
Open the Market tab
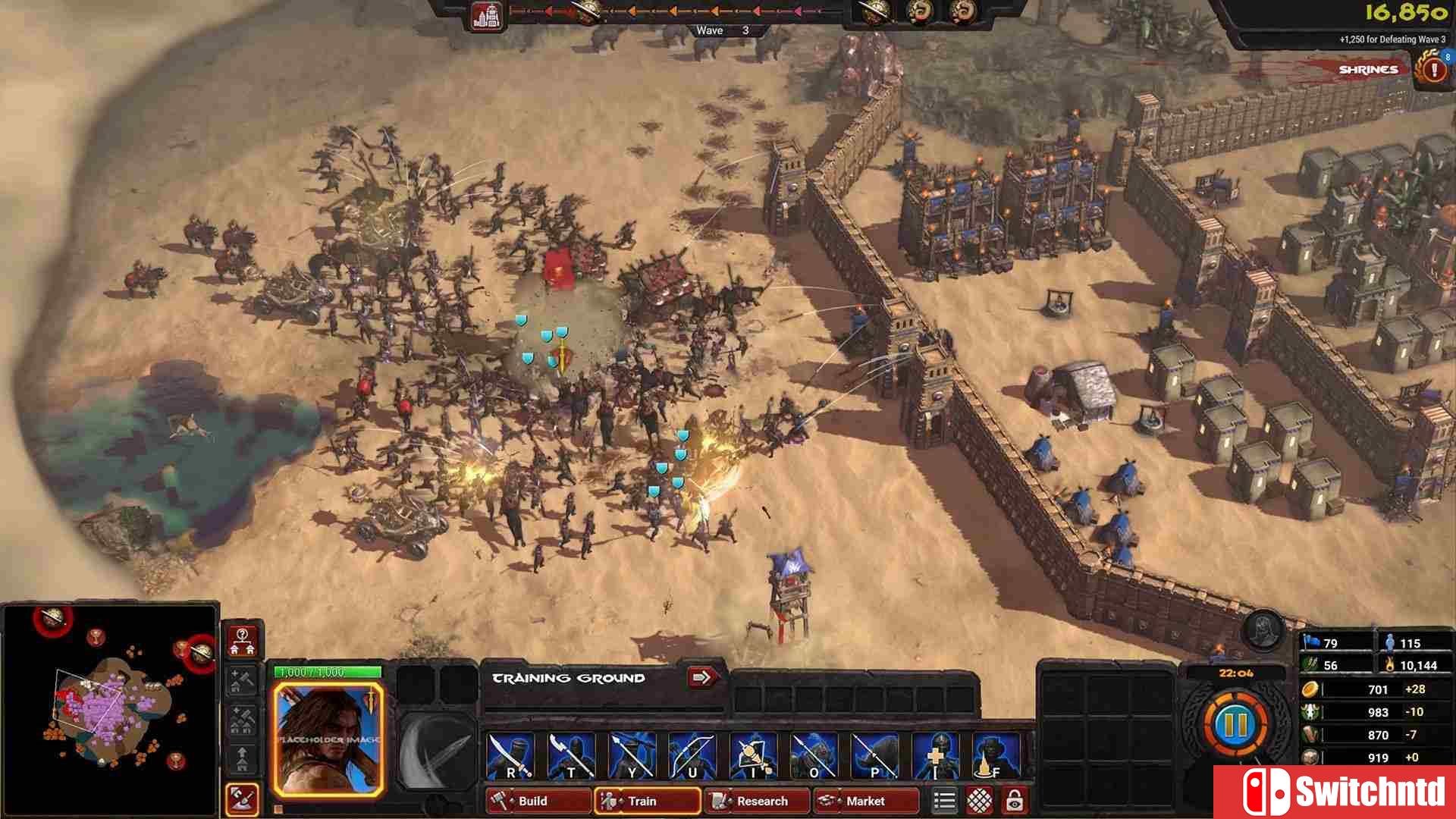tap(865, 801)
